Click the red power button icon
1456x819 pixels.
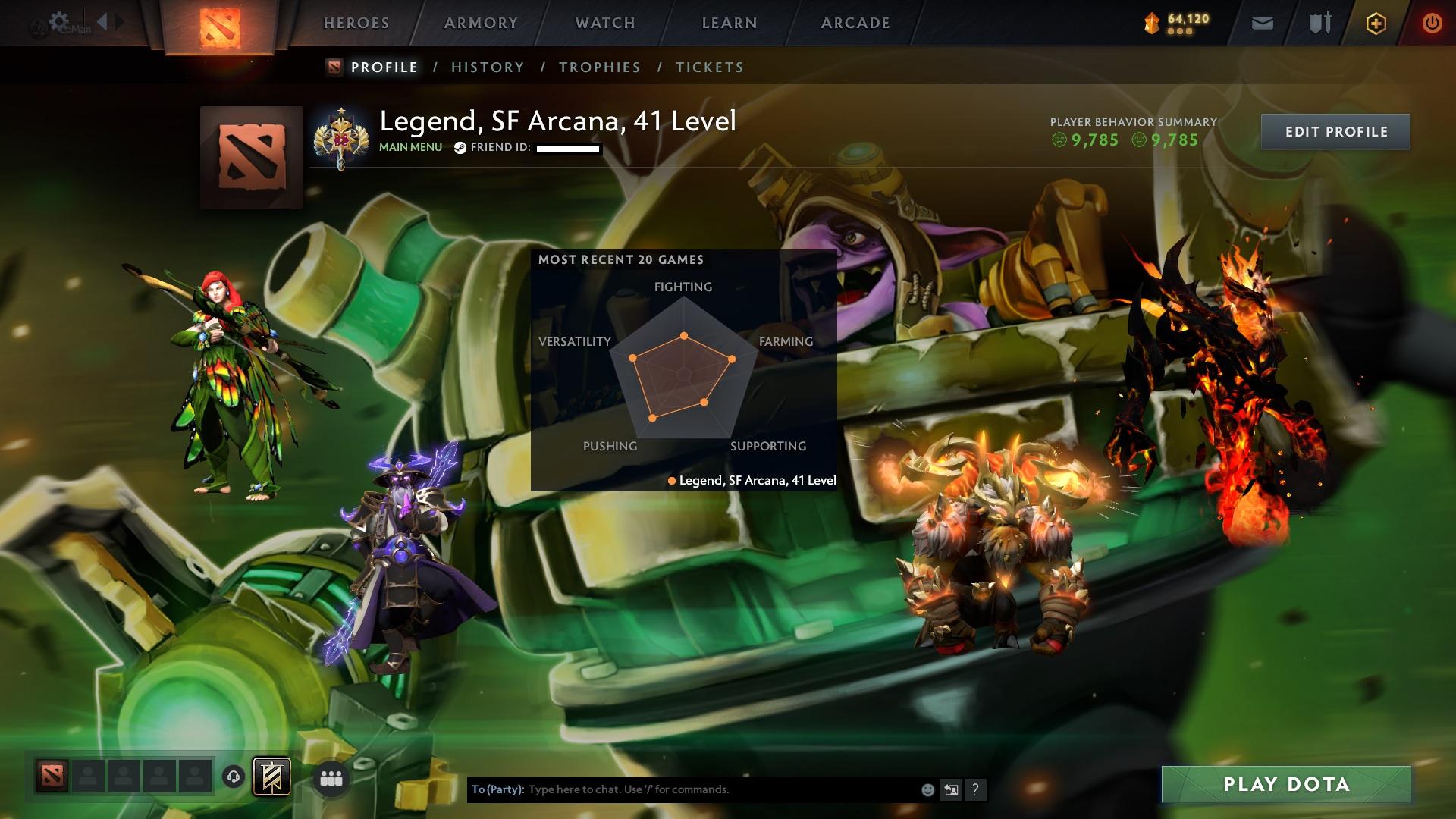pos(1431,23)
